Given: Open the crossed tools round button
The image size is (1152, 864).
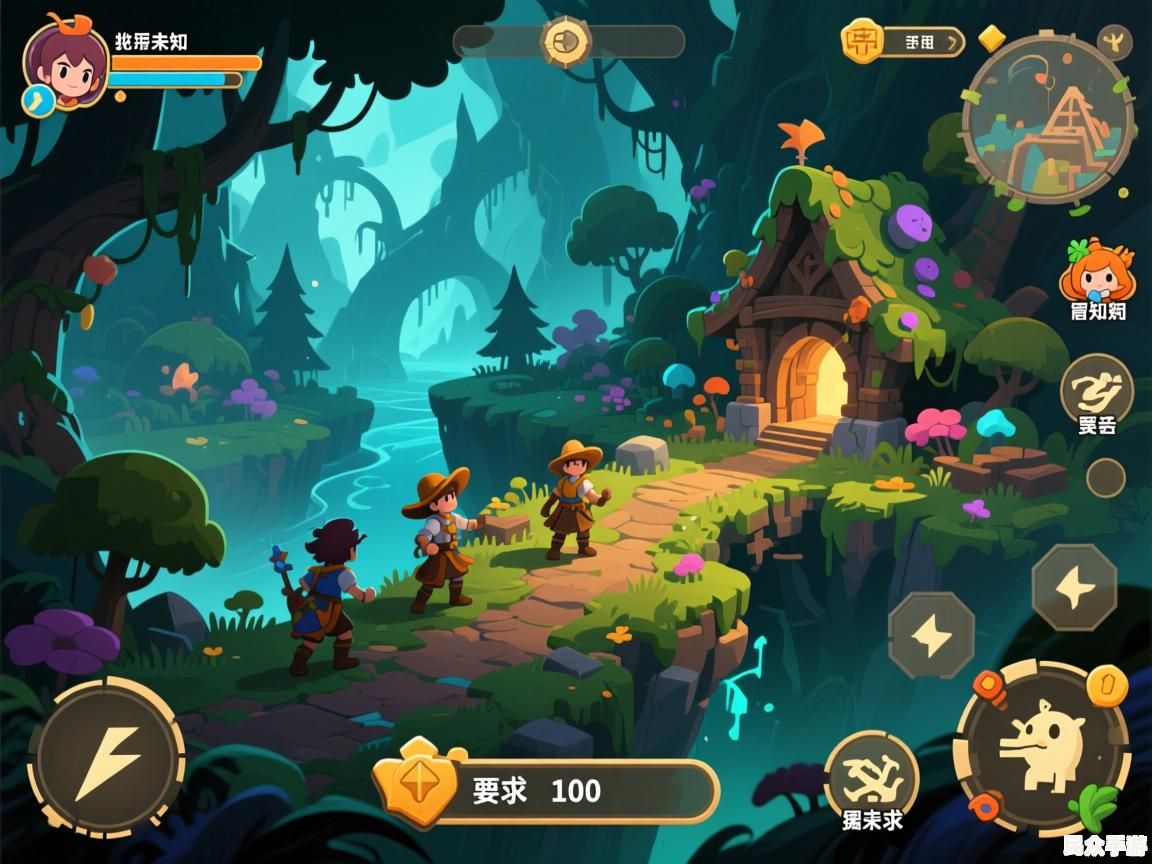Looking at the screenshot, I should [x=871, y=775].
